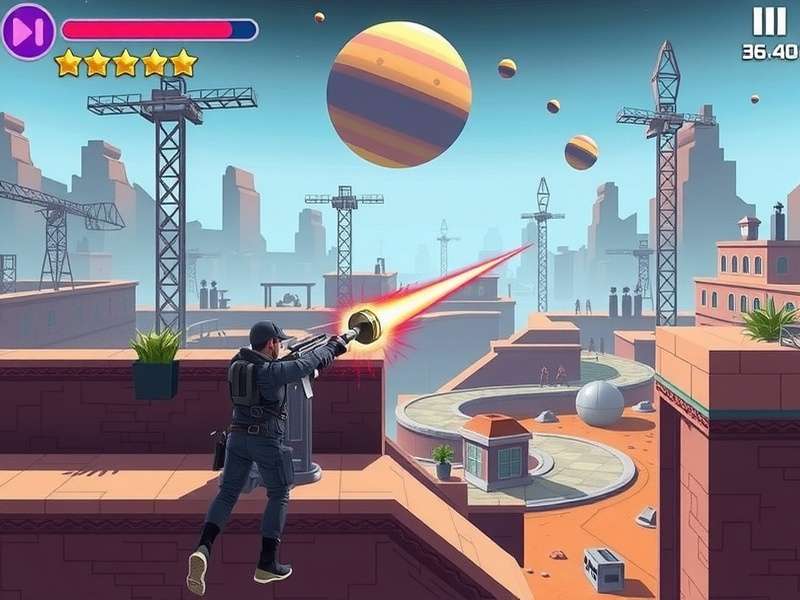This screenshot has width=800, height=600.
Task: Open the pause menu bars icon
Action: click(769, 22)
